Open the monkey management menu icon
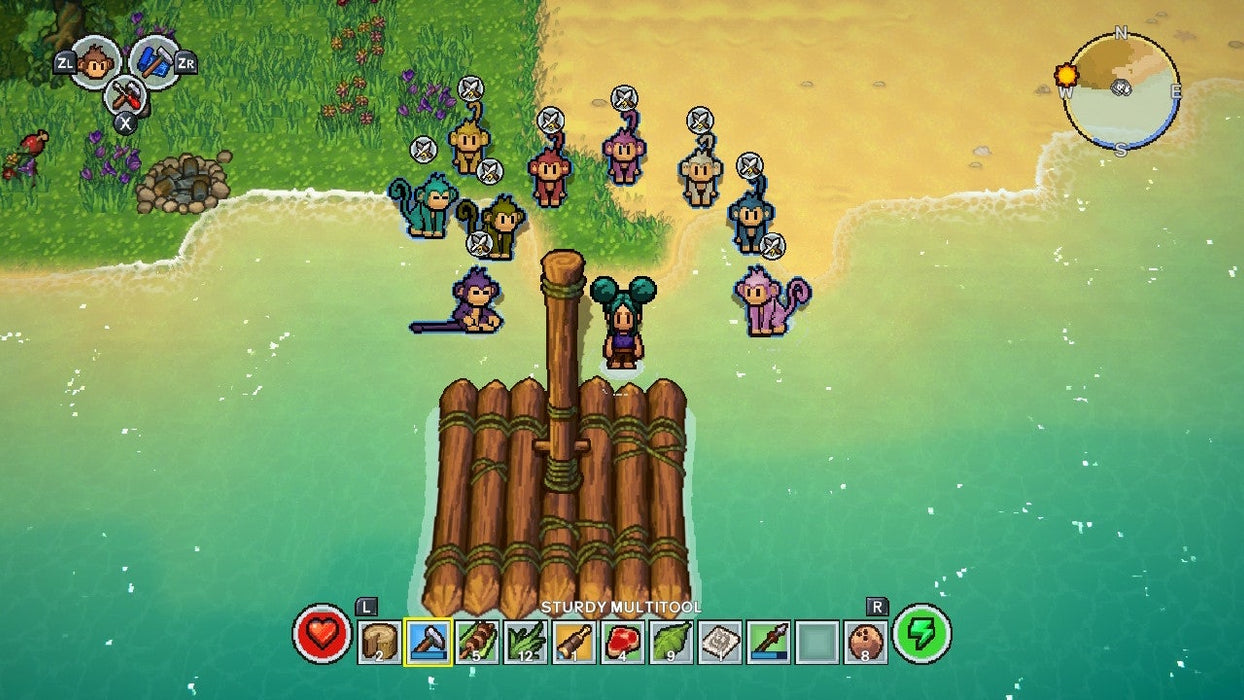This screenshot has height=700, width=1244. pos(95,62)
